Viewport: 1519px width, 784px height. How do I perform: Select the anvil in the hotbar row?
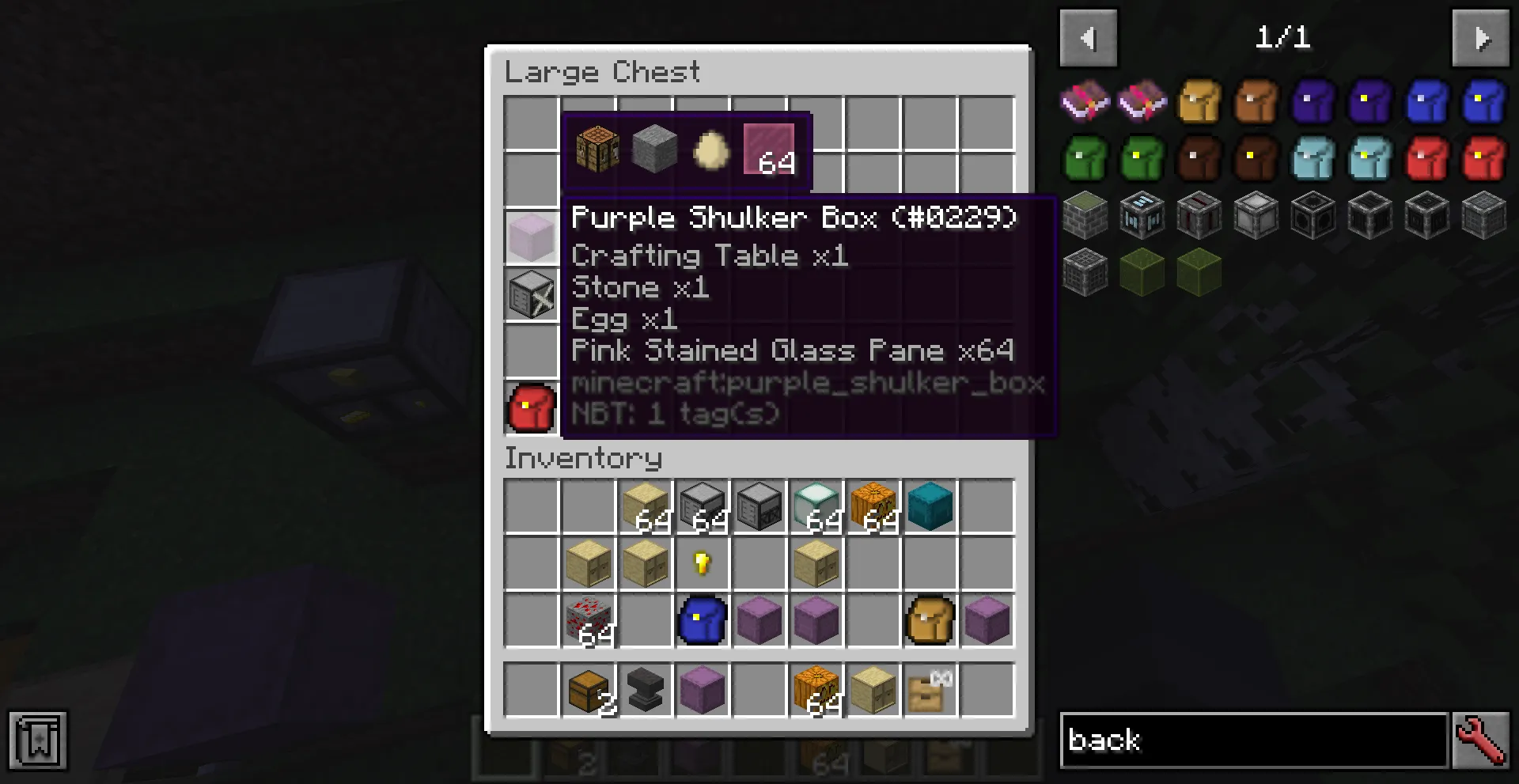pos(645,689)
